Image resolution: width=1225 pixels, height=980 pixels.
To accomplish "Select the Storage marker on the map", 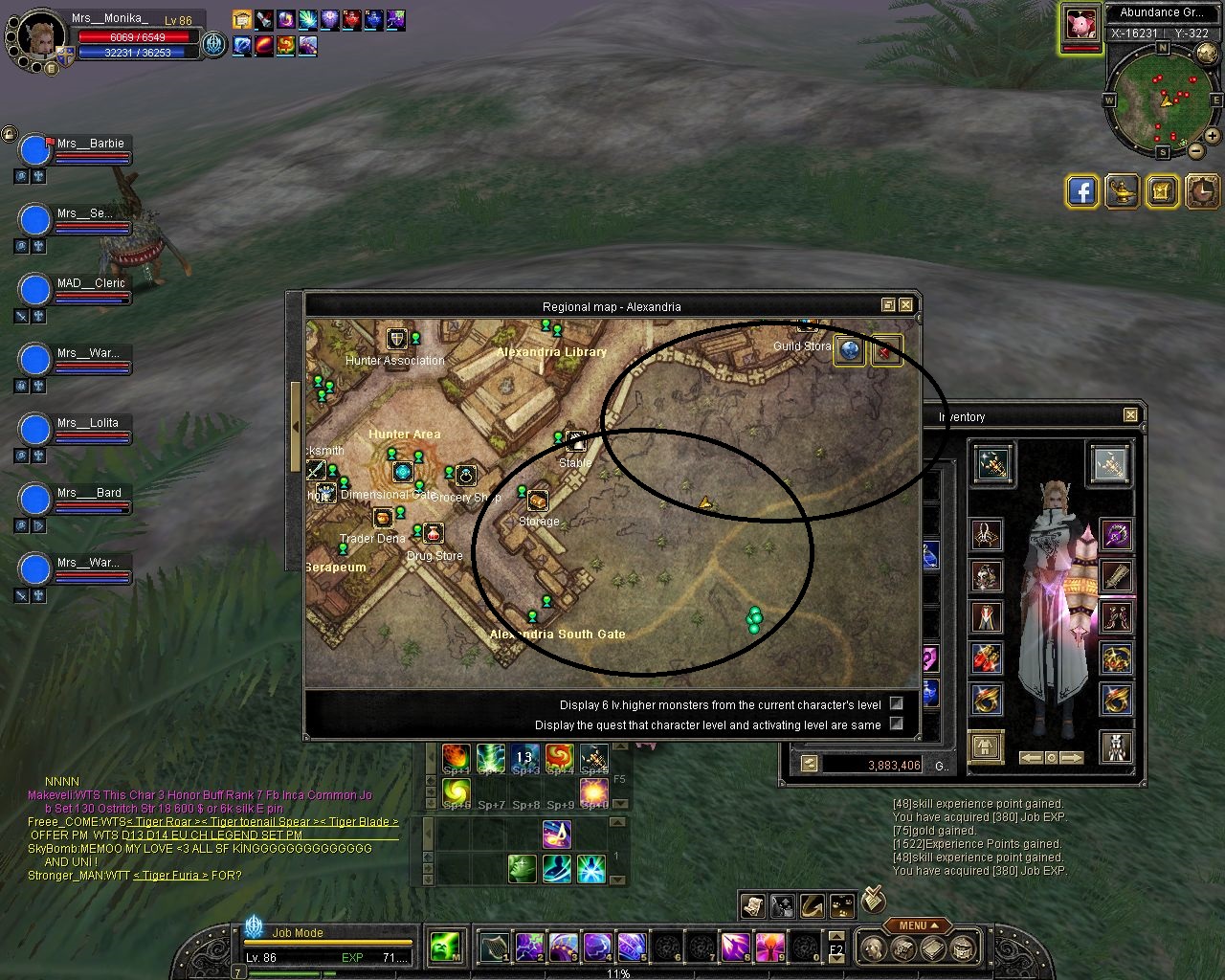I will point(538,501).
